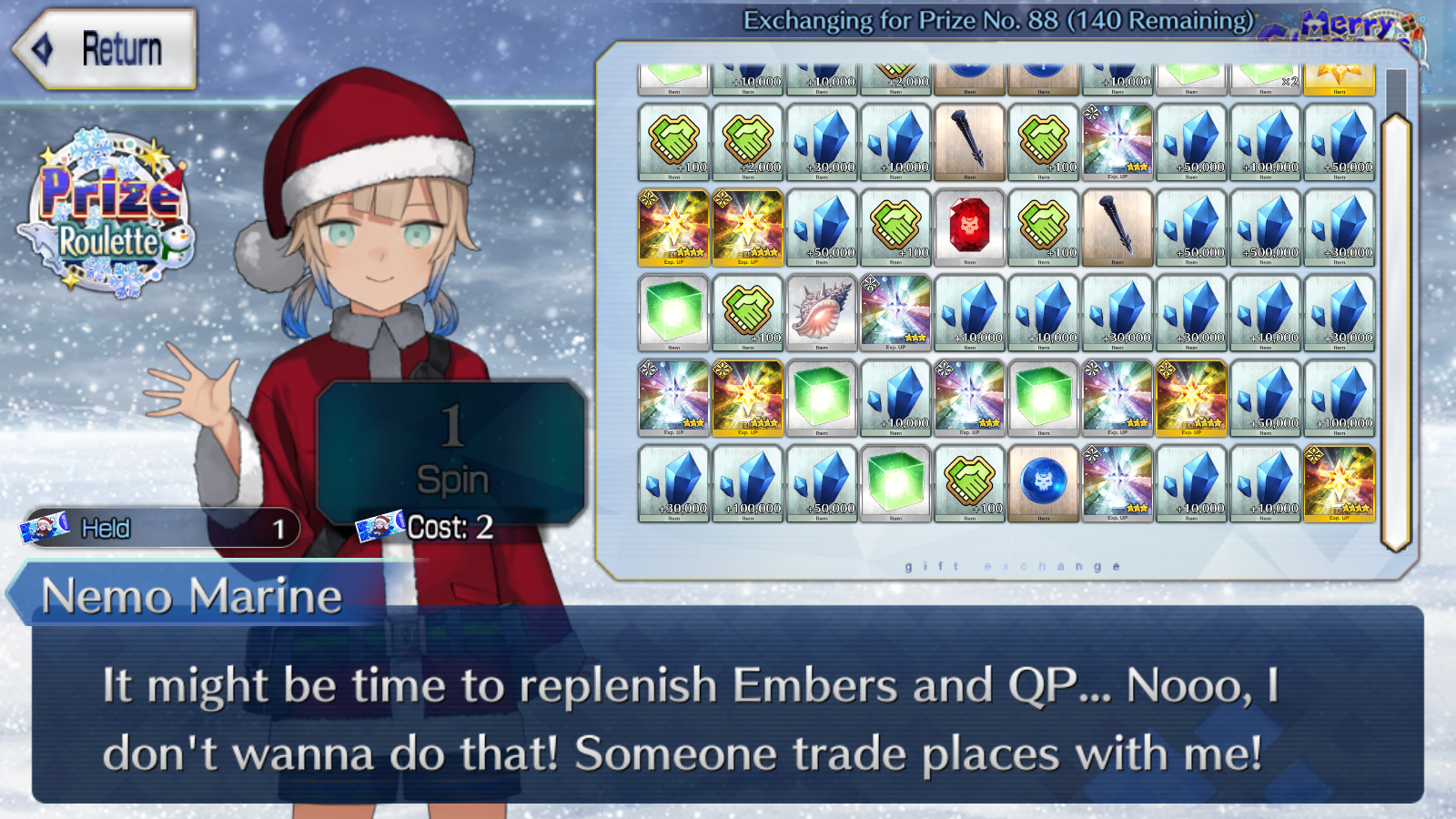Tap the blue skull gem prize tile
The height and width of the screenshot is (819, 1456).
(x=1044, y=483)
